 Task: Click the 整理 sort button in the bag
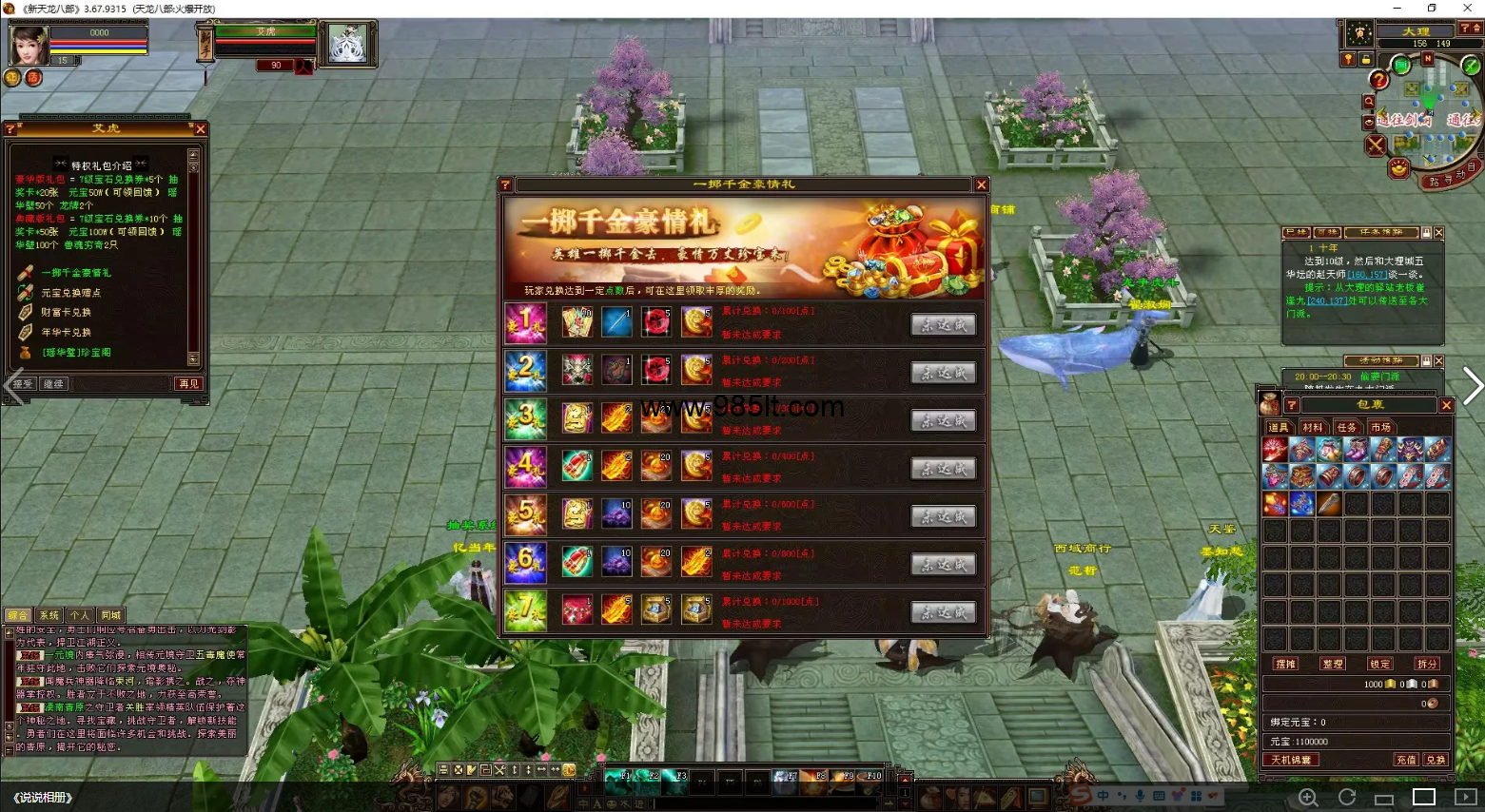(1333, 664)
